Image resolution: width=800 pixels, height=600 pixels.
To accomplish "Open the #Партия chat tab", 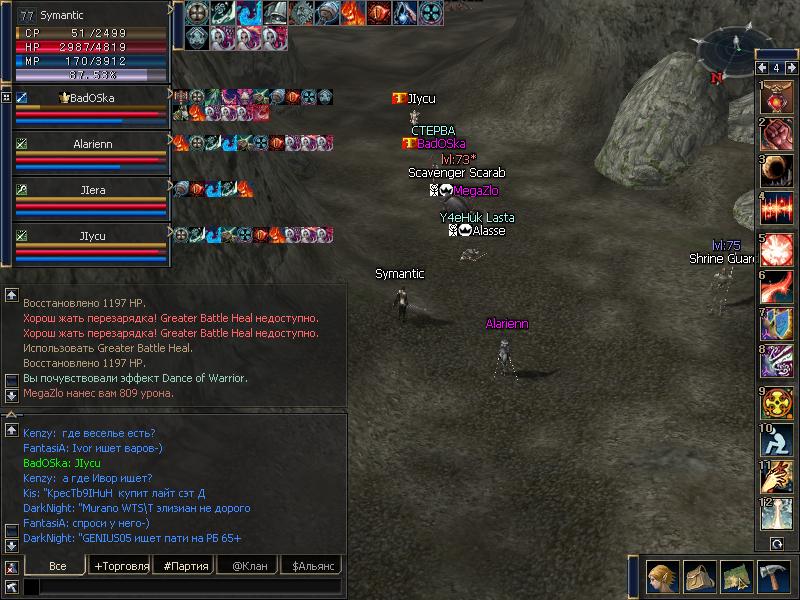I will (x=186, y=566).
